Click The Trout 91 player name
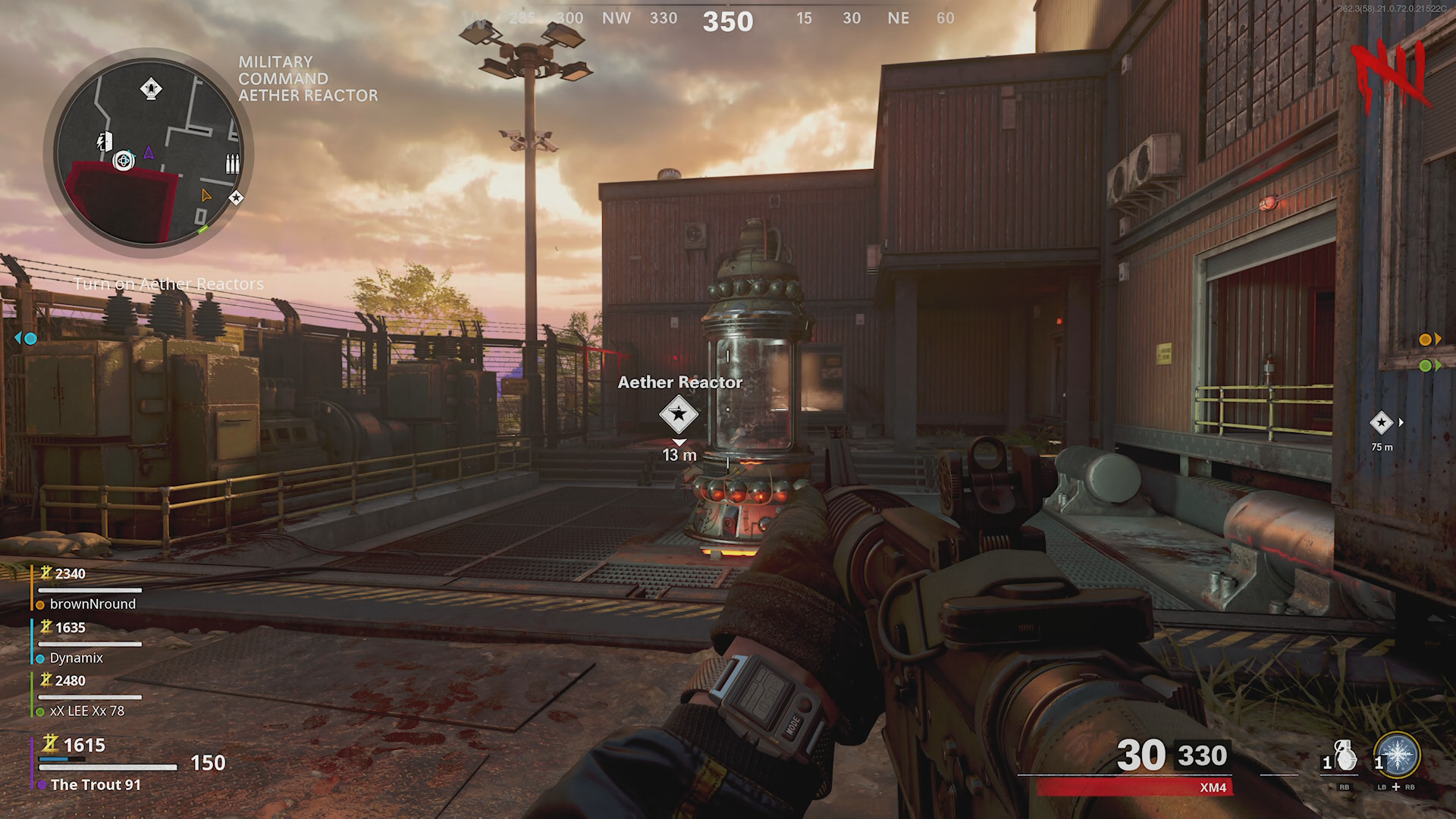The height and width of the screenshot is (819, 1456). coord(96,785)
